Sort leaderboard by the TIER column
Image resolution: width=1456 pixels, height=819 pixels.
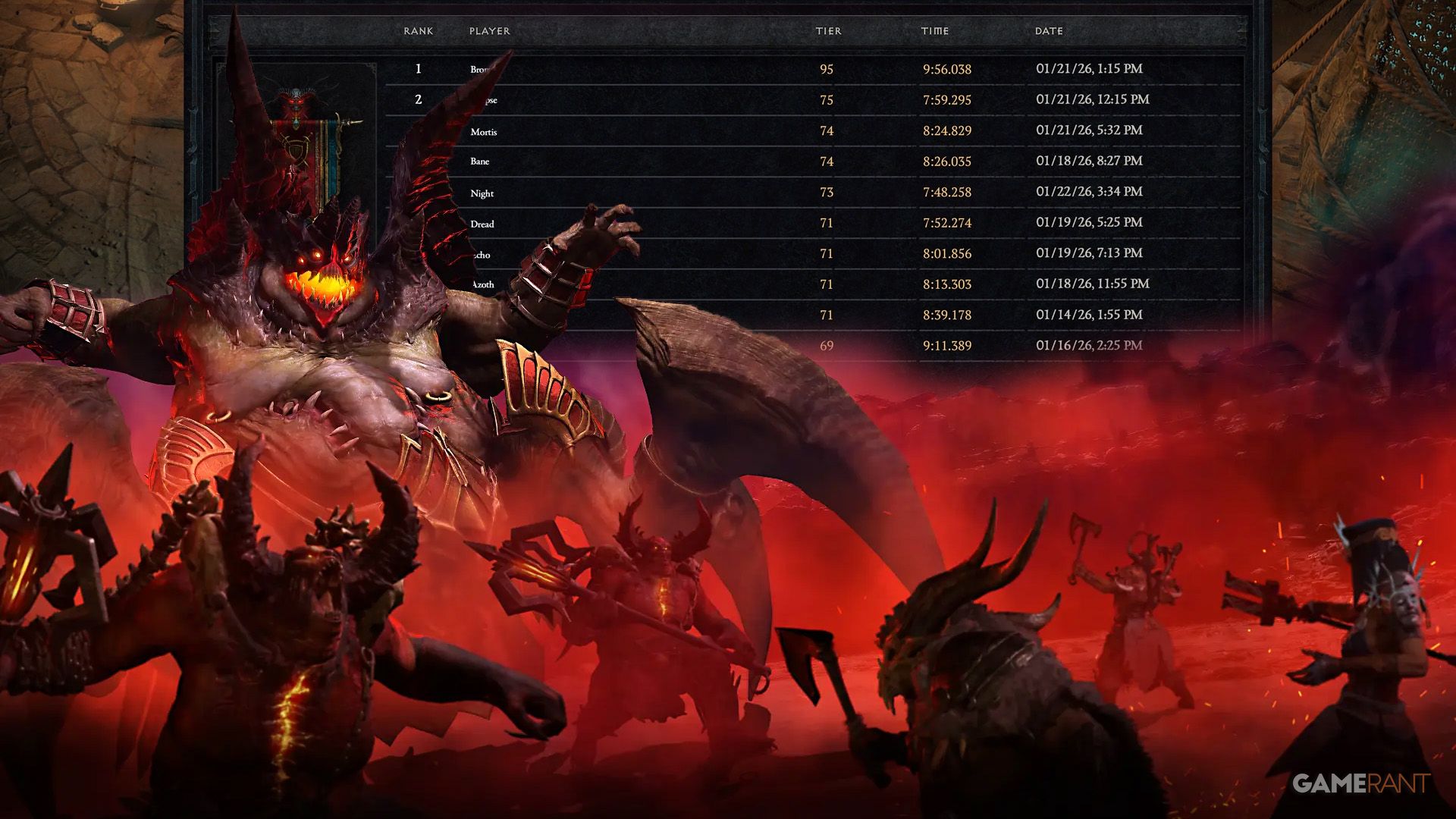point(828,31)
